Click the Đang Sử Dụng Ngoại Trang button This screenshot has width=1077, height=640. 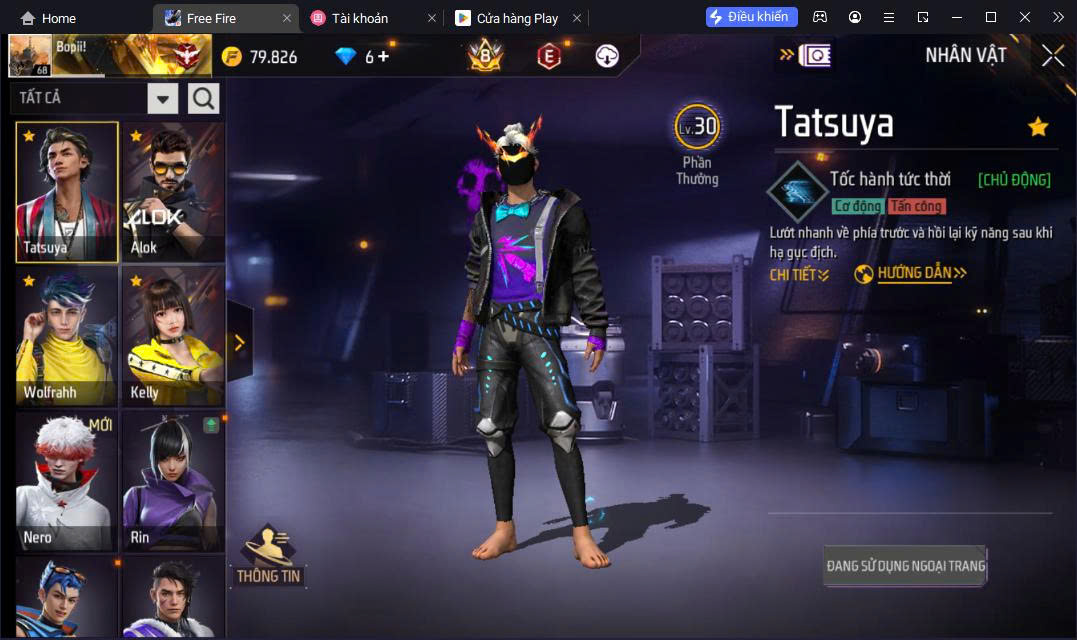pyautogui.click(x=905, y=566)
